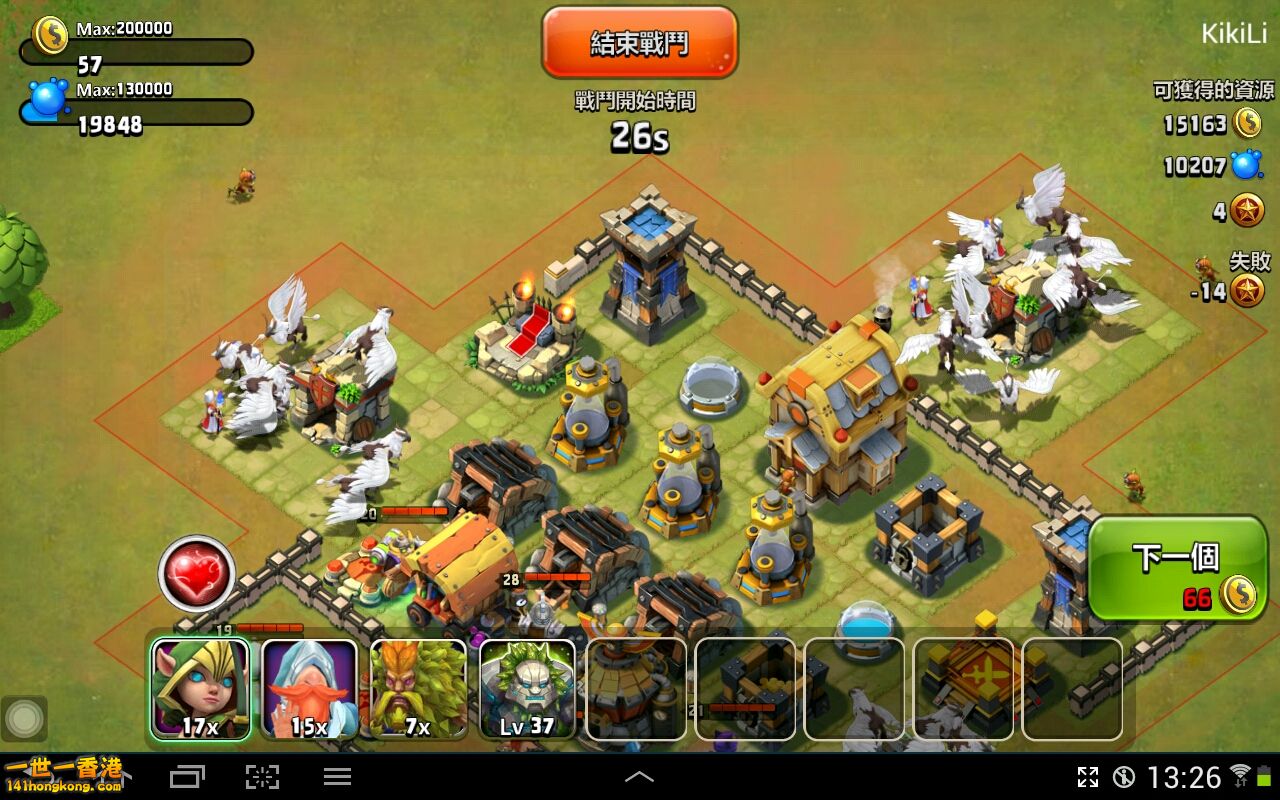Pick the leafy treant troop (7x)
The height and width of the screenshot is (800, 1280).
pos(418,689)
